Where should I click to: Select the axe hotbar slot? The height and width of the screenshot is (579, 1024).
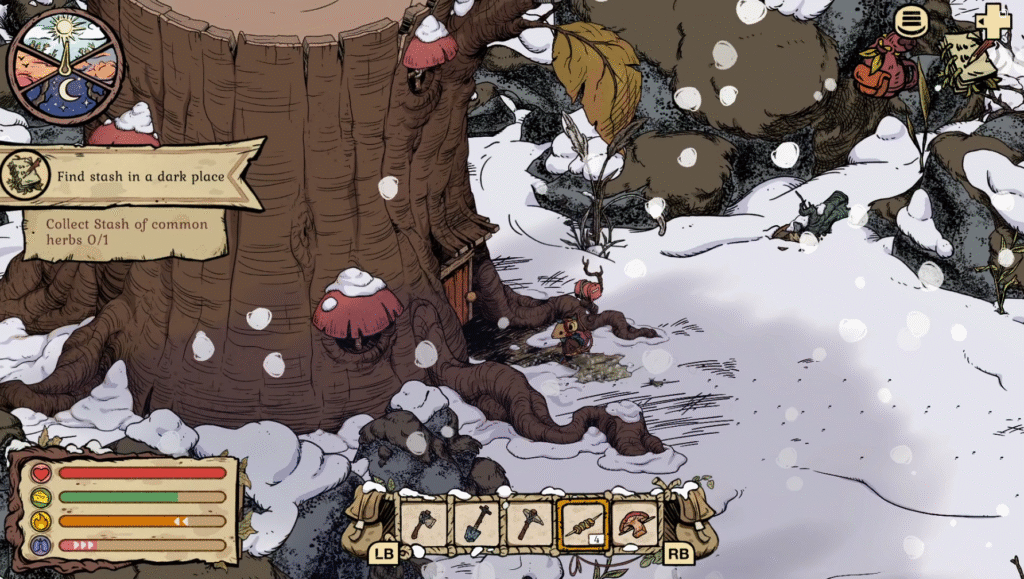click(x=423, y=523)
